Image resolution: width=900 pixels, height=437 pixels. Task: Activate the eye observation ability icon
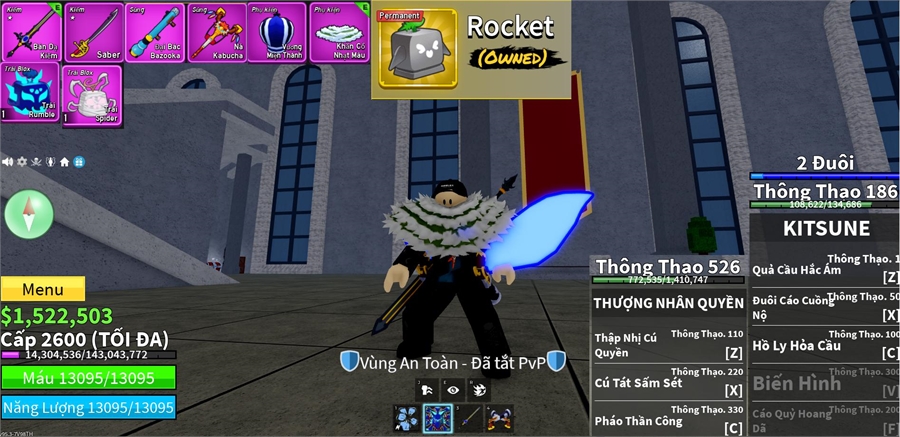pos(453,390)
